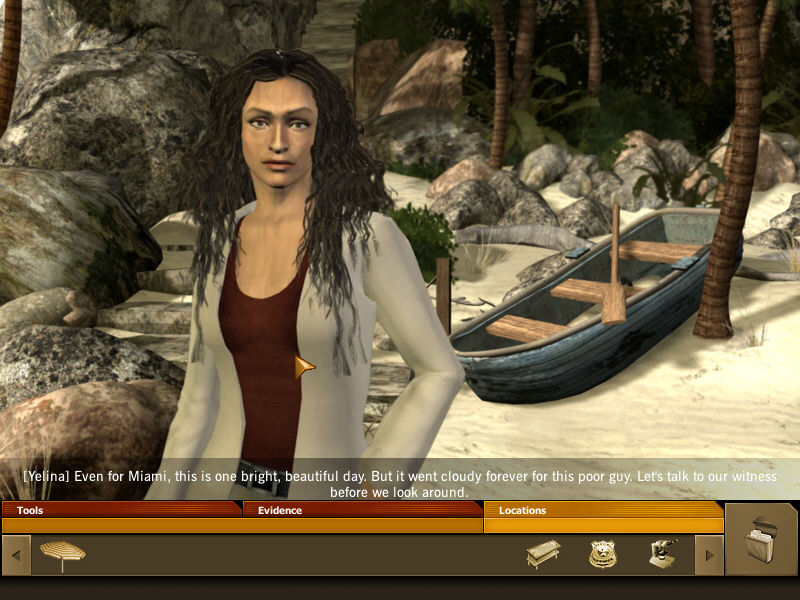800x600 pixels.
Task: Click the left scroll arrow button
Action: [x=16, y=555]
